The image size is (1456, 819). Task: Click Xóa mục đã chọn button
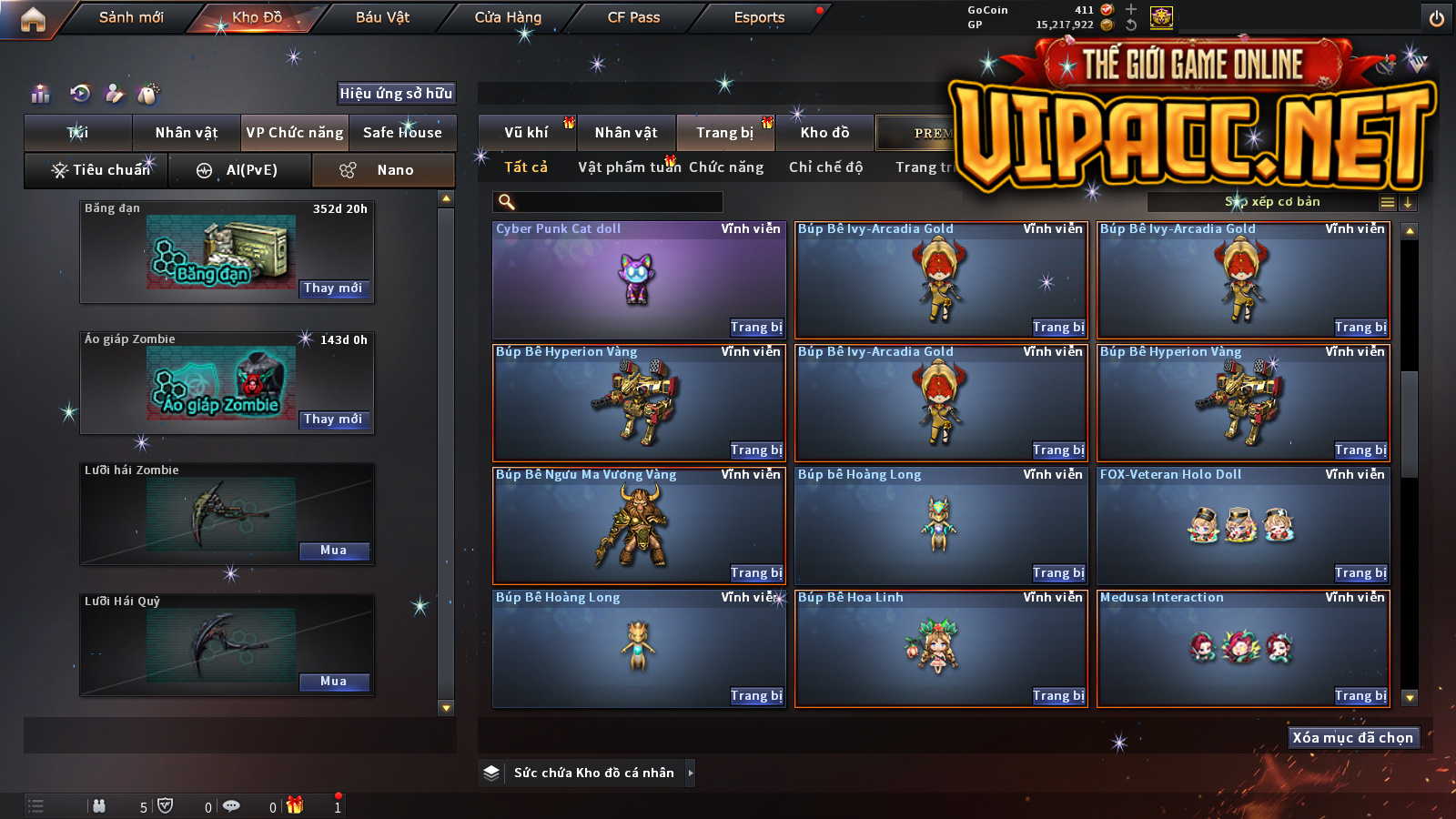click(x=1352, y=738)
